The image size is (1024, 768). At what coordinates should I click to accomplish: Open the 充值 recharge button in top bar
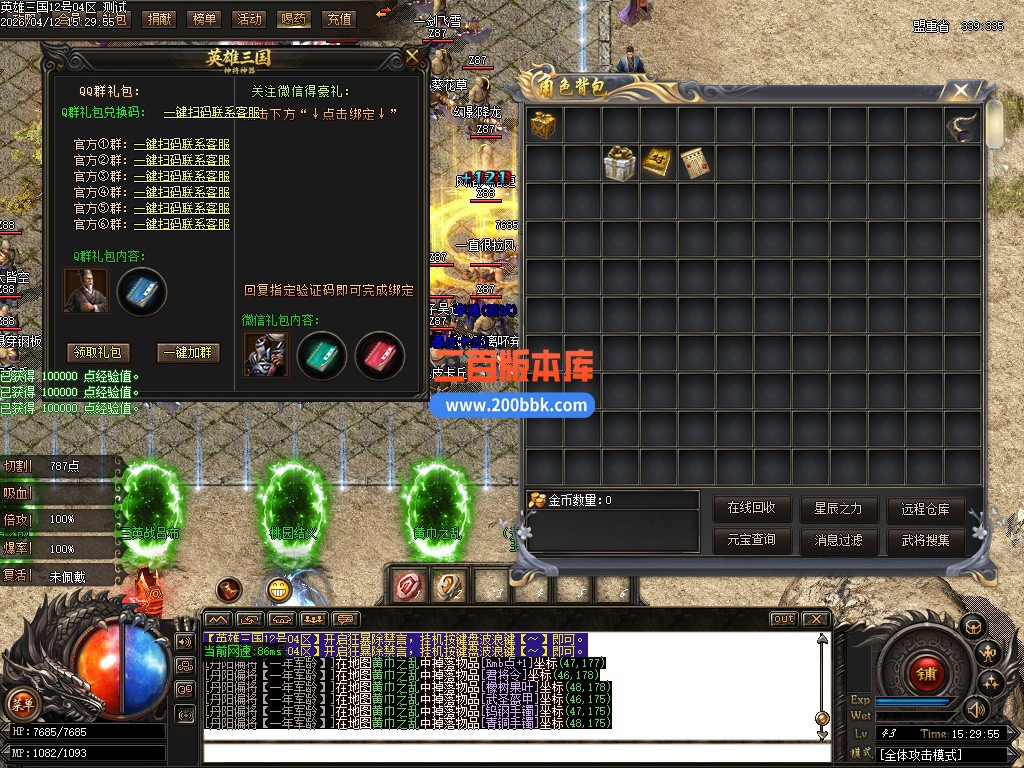tap(340, 18)
